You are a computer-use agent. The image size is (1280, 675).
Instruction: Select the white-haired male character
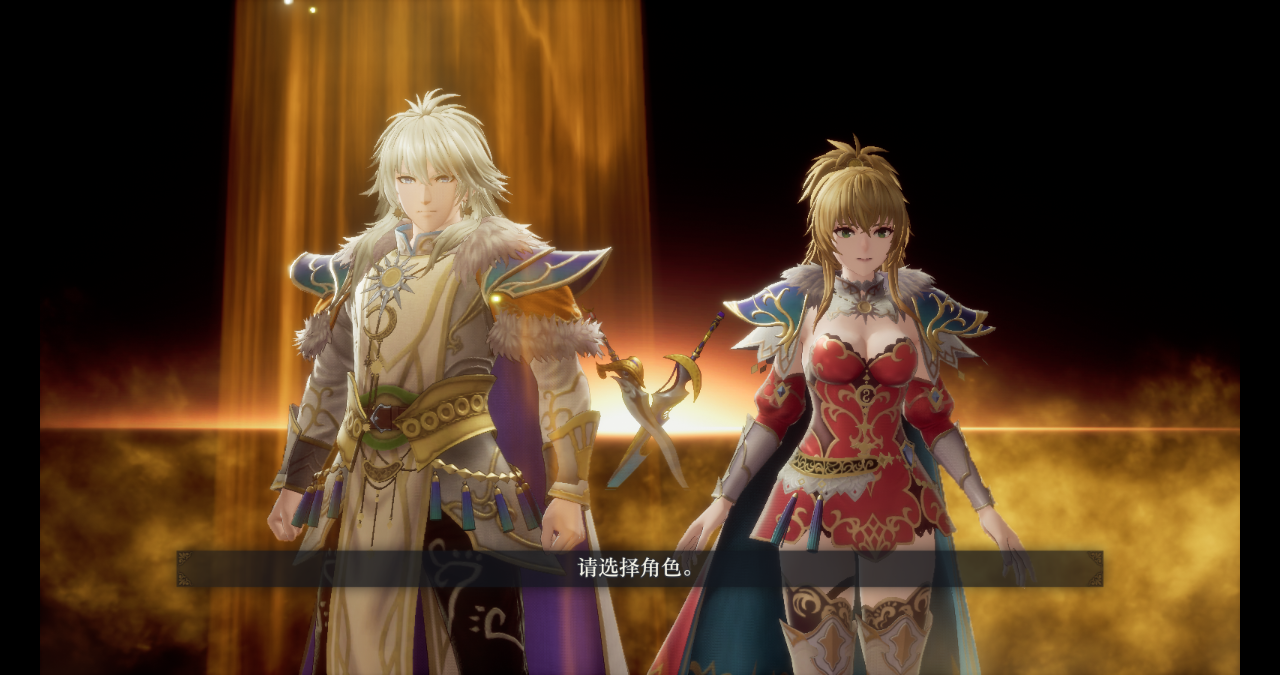pos(425,340)
